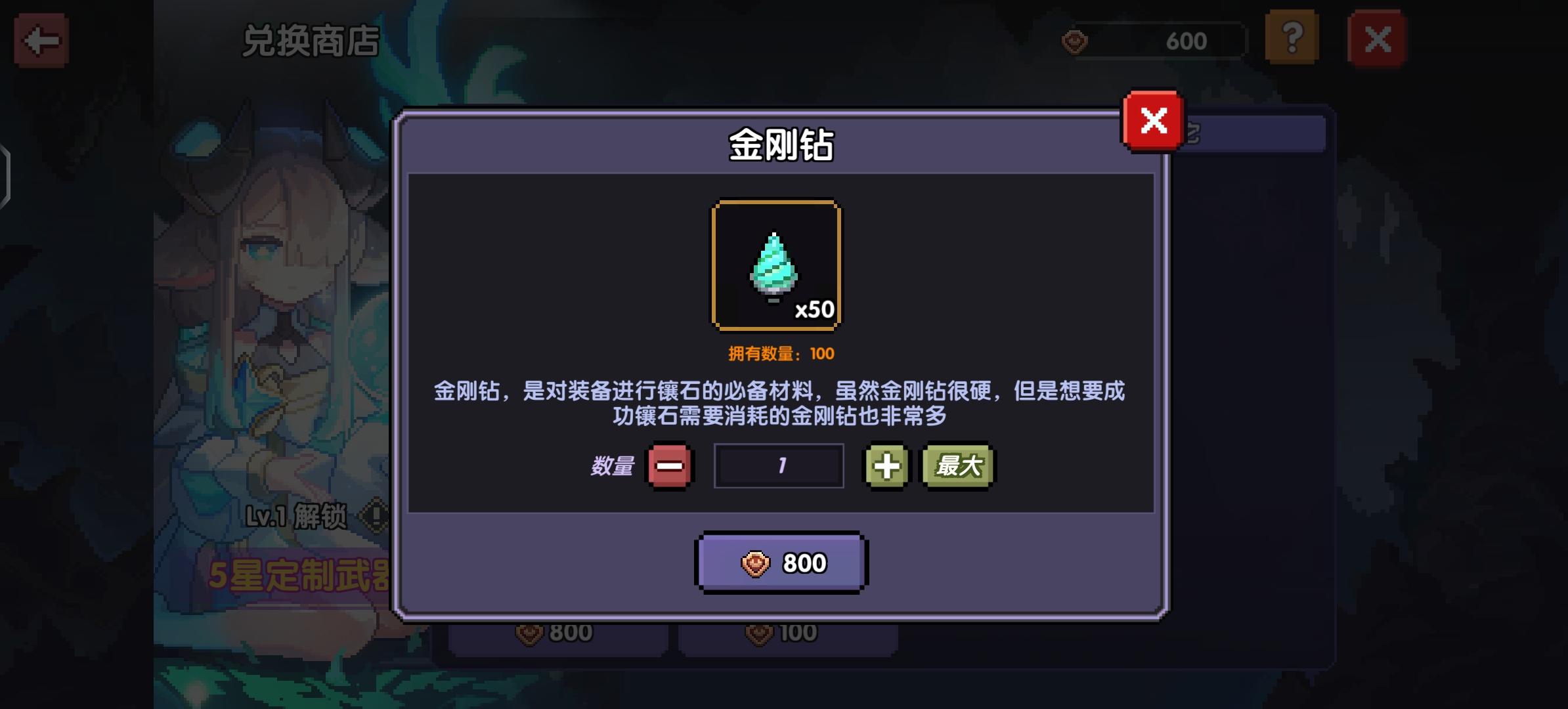The width and height of the screenshot is (1568, 709).
Task: Click the back arrow to leave the shop
Action: 43,41
